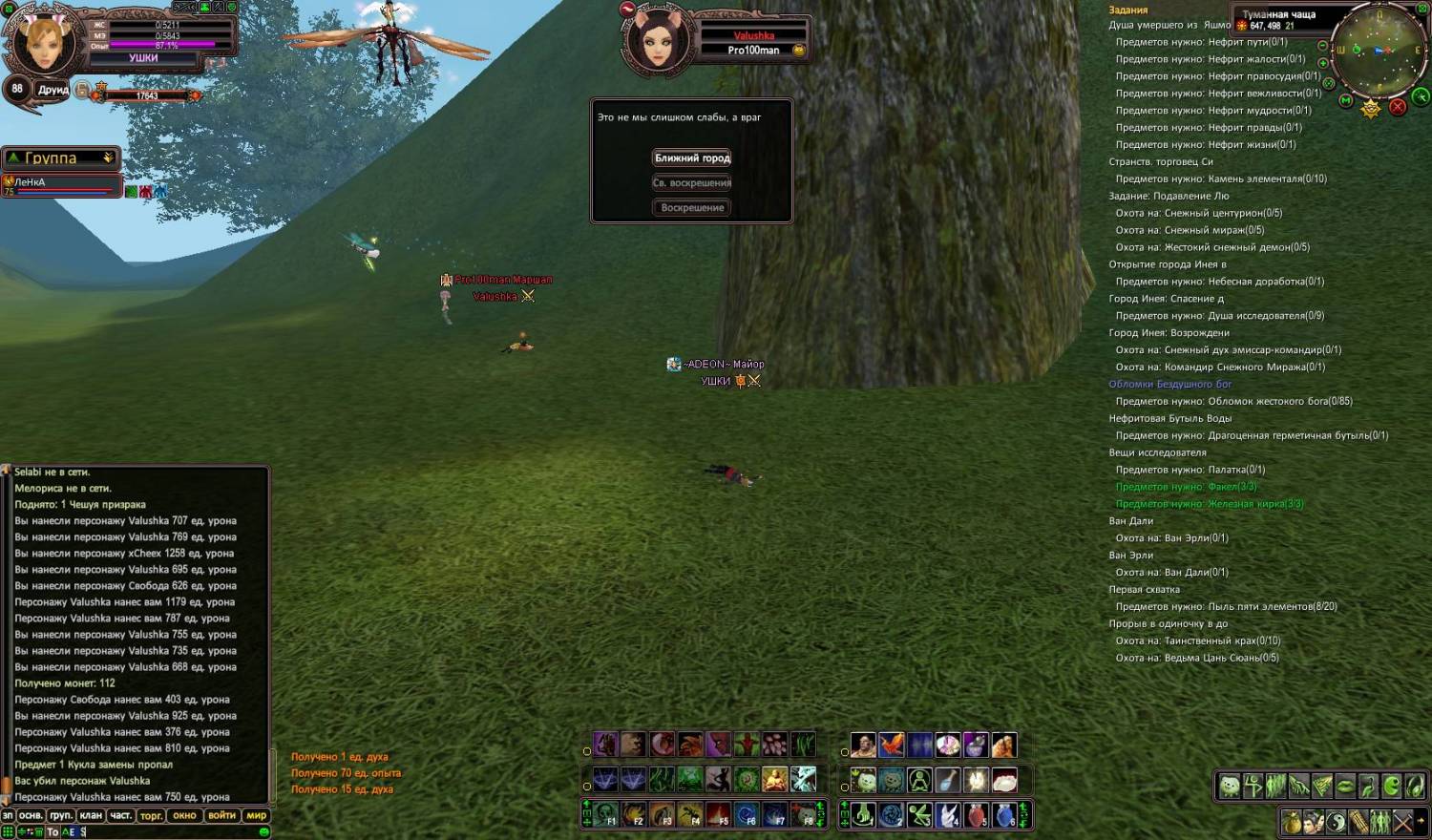The height and width of the screenshot is (840, 1432).
Task: Click the green M map button
Action: coord(1346,100)
